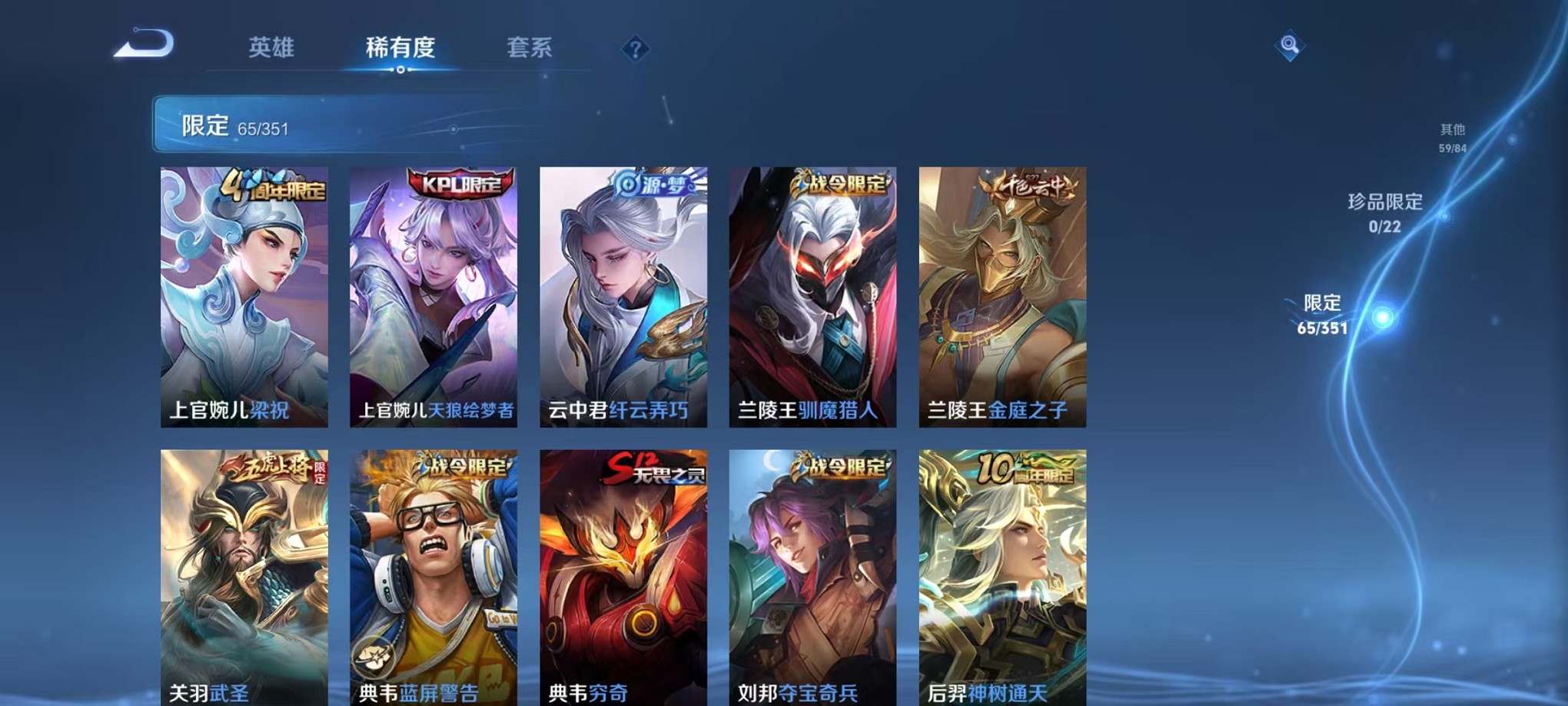
Task: Jump to the 其他 category on the right
Action: [x=1452, y=137]
